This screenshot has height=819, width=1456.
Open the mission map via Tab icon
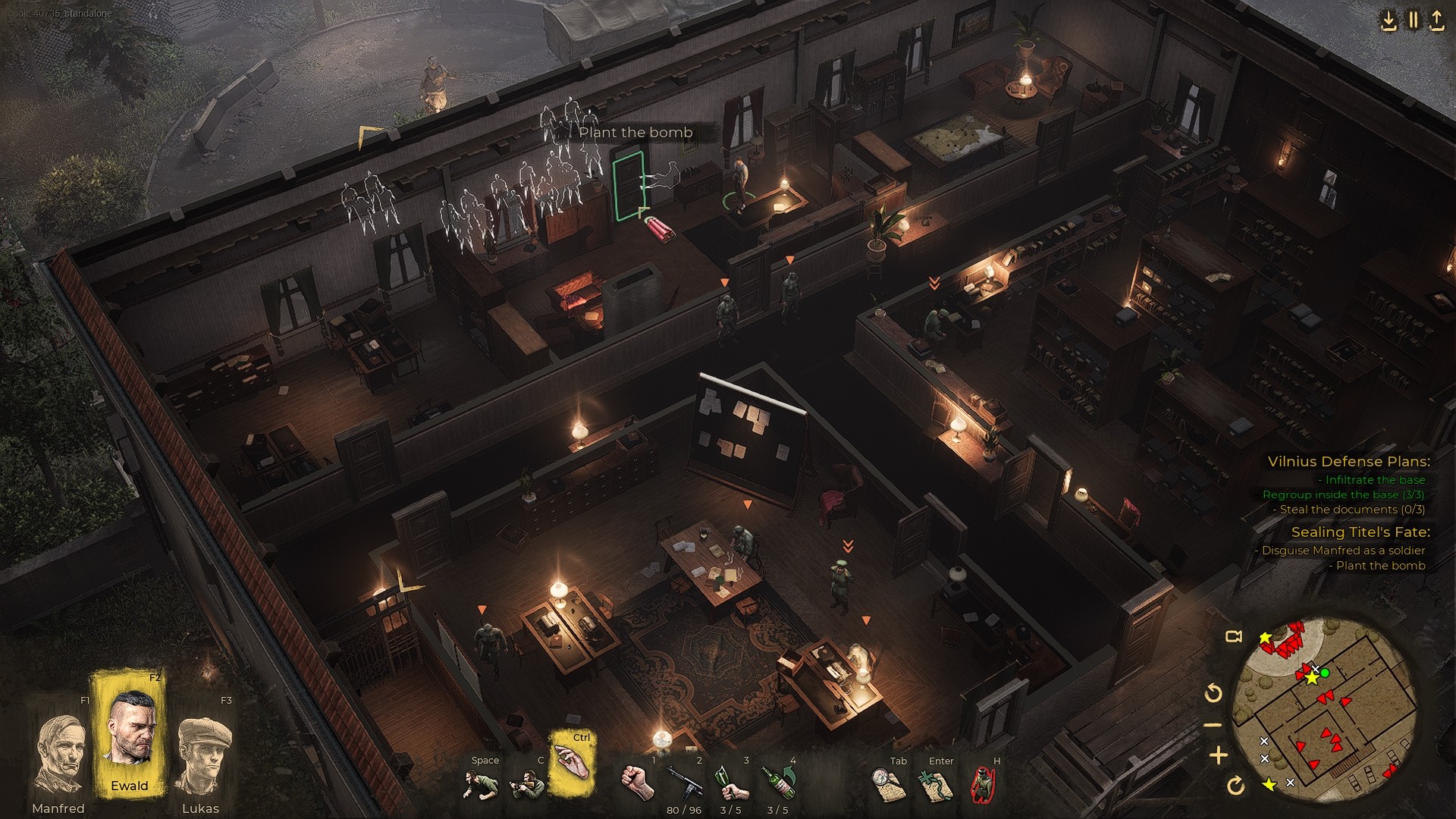pyautogui.click(x=887, y=783)
